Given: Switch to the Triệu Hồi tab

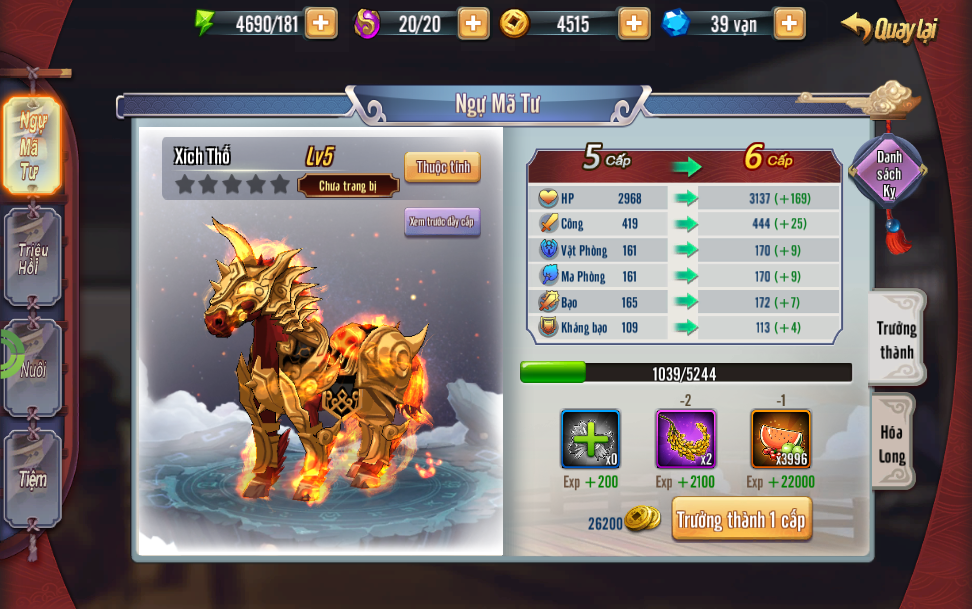Looking at the screenshot, I should (32, 257).
